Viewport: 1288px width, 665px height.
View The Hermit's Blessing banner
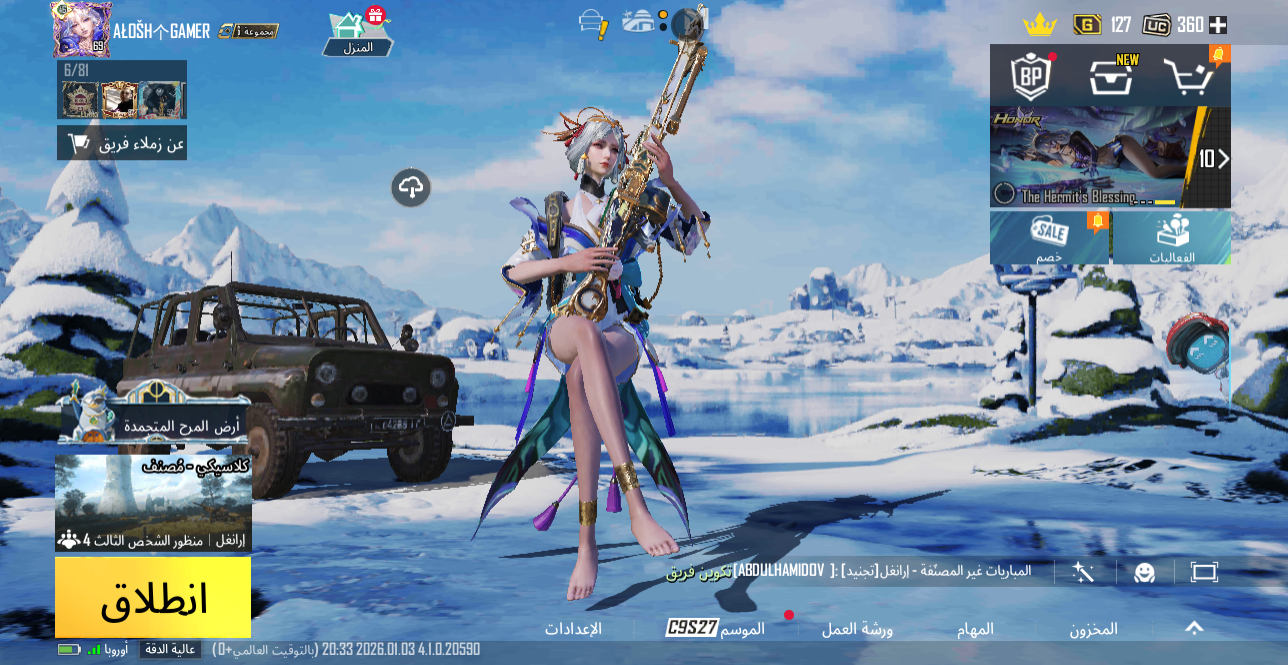(1095, 157)
